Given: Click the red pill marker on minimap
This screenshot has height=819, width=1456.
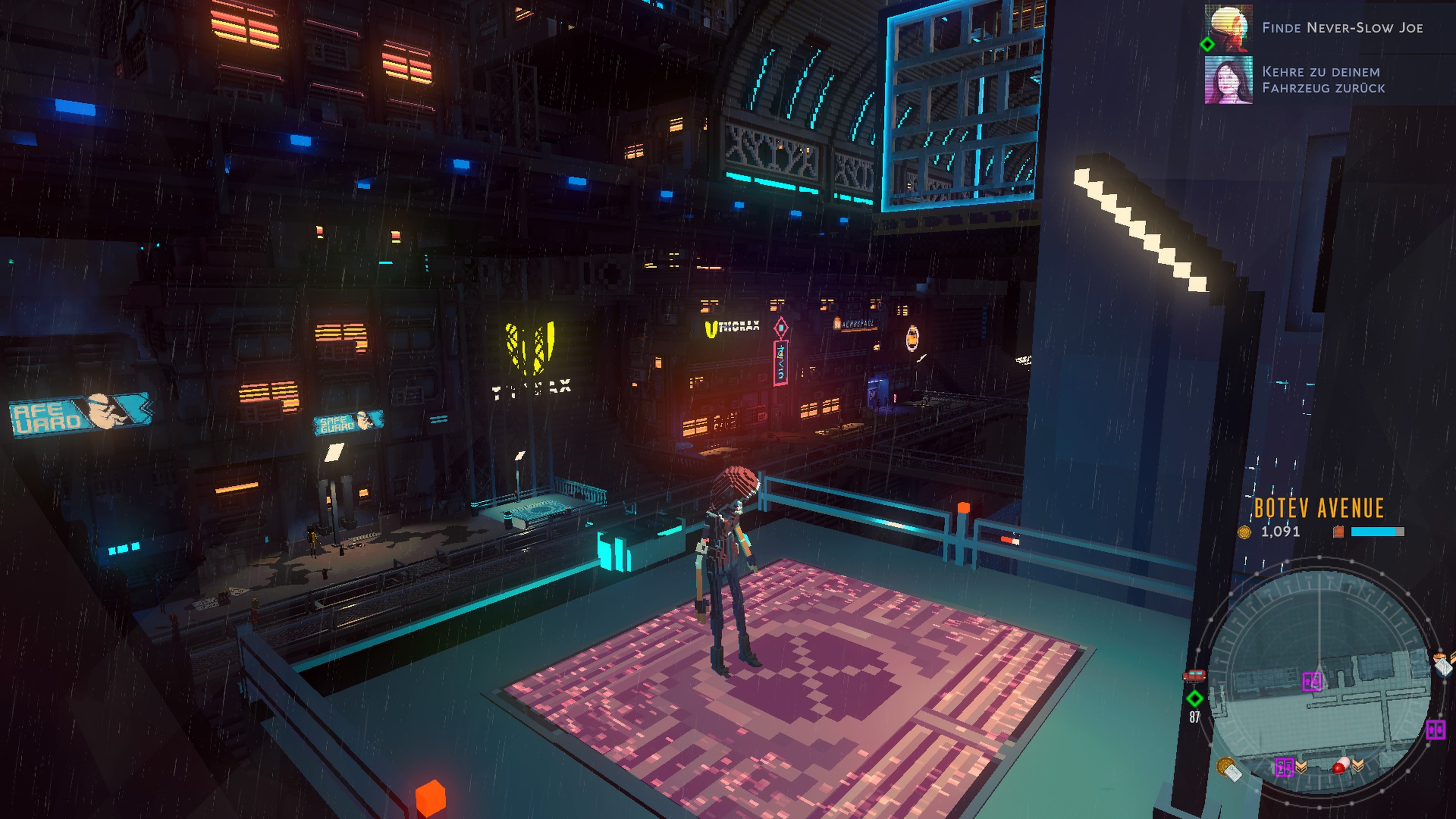Looking at the screenshot, I should [x=1340, y=766].
